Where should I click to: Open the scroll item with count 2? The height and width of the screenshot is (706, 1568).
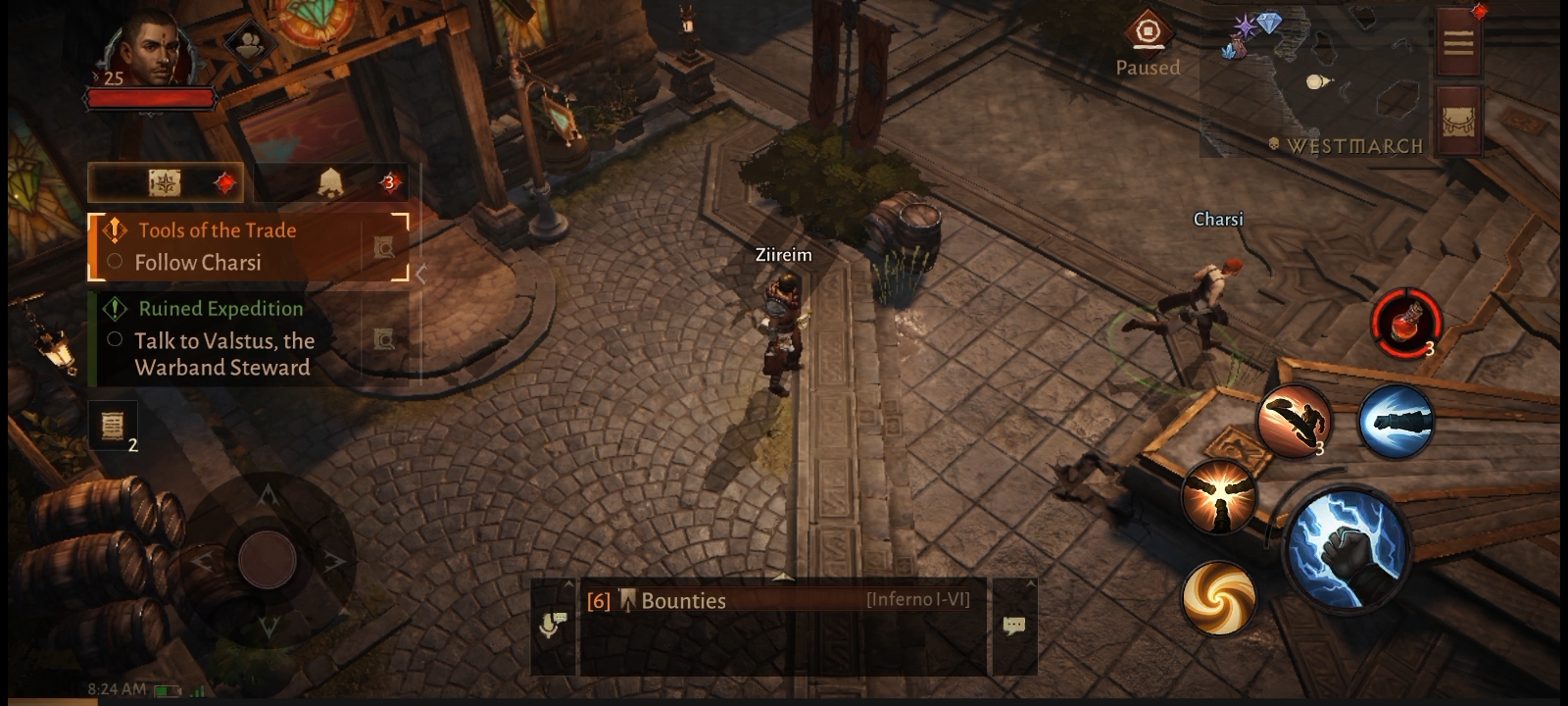tap(113, 426)
